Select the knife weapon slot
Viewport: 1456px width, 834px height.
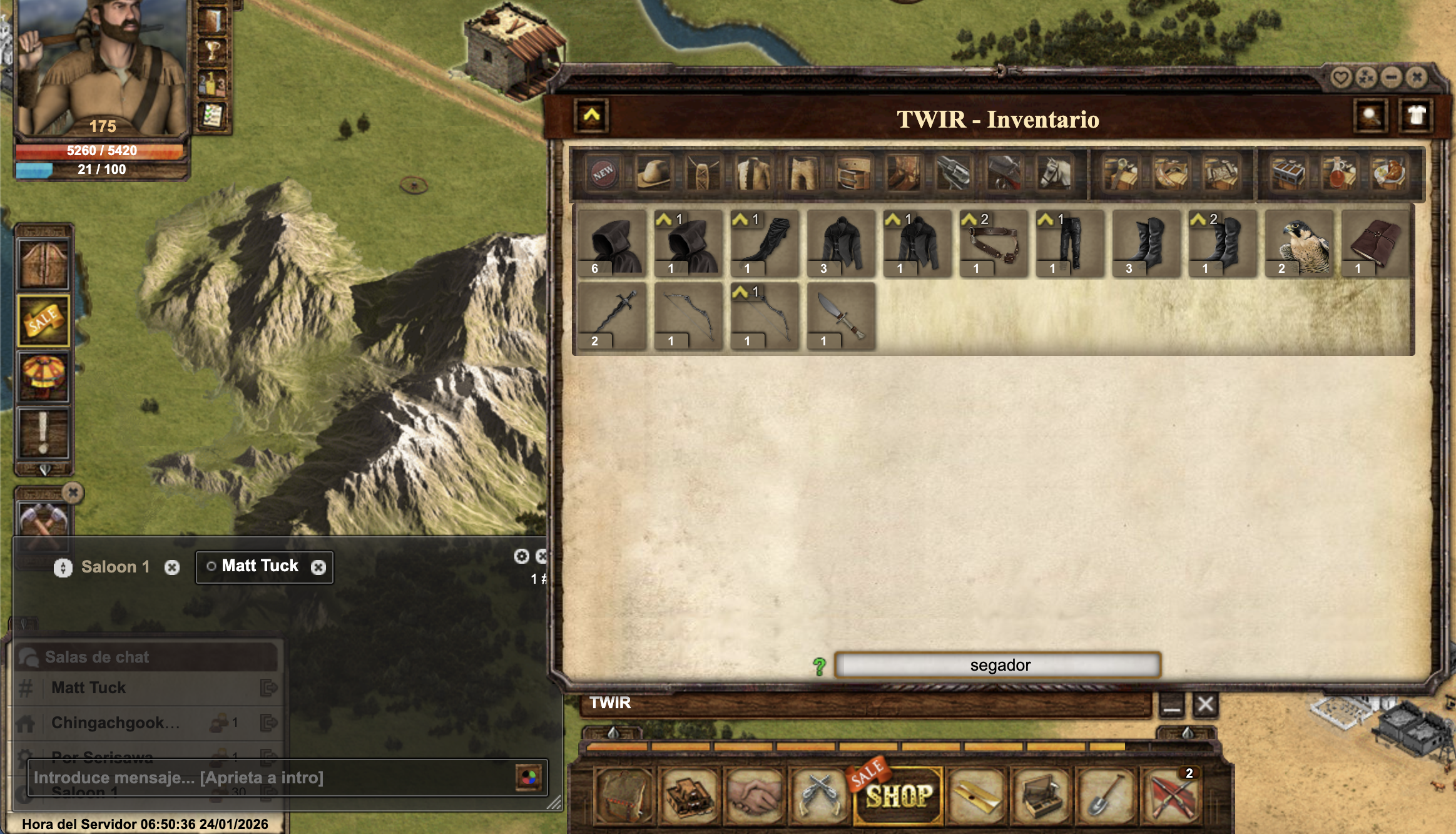pyautogui.click(x=841, y=317)
